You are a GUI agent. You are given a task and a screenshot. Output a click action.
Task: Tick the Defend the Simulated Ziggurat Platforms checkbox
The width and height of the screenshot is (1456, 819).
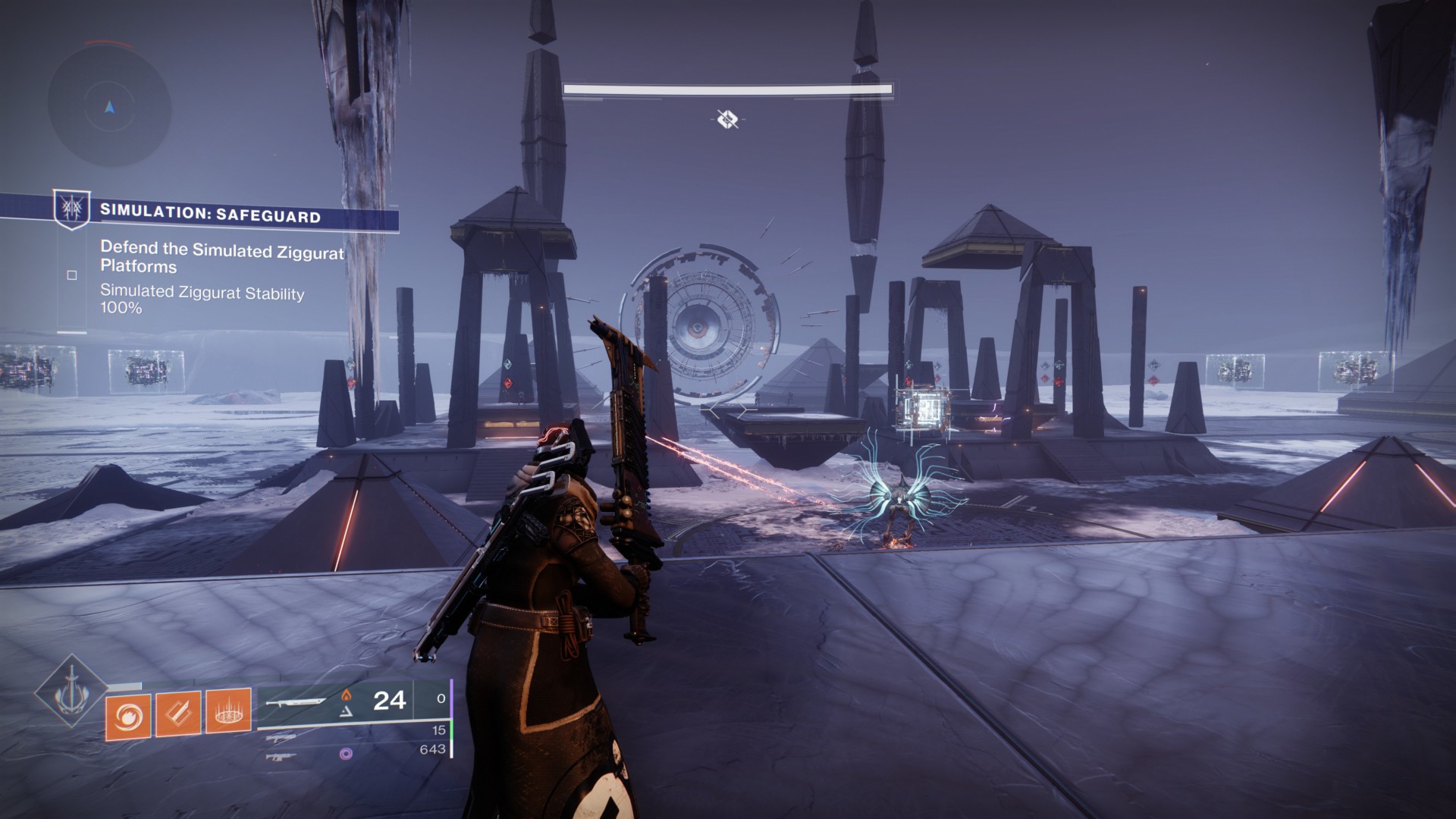[x=72, y=275]
